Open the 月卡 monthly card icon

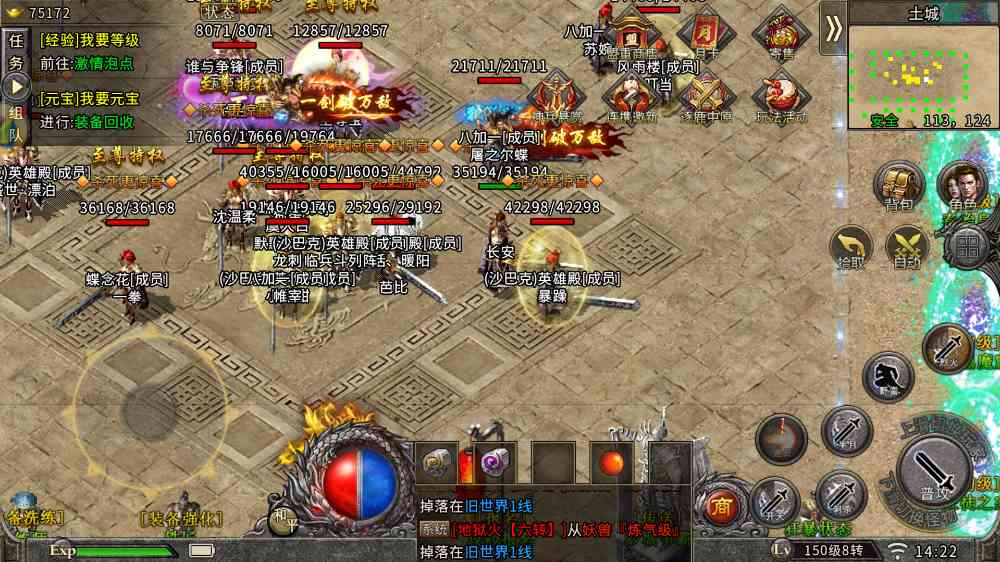tap(706, 35)
